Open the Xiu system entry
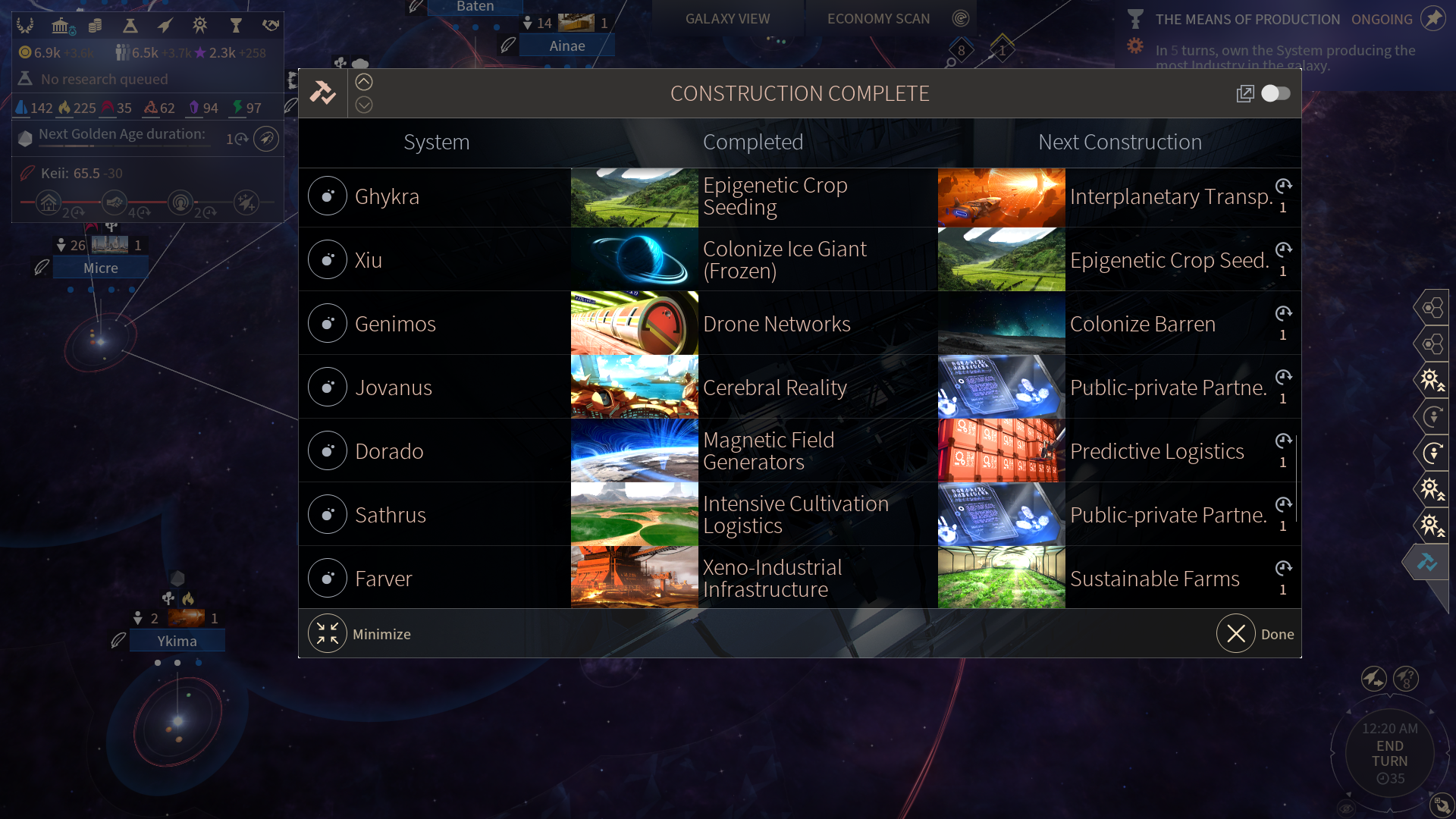This screenshot has width=1456, height=819. [369, 260]
